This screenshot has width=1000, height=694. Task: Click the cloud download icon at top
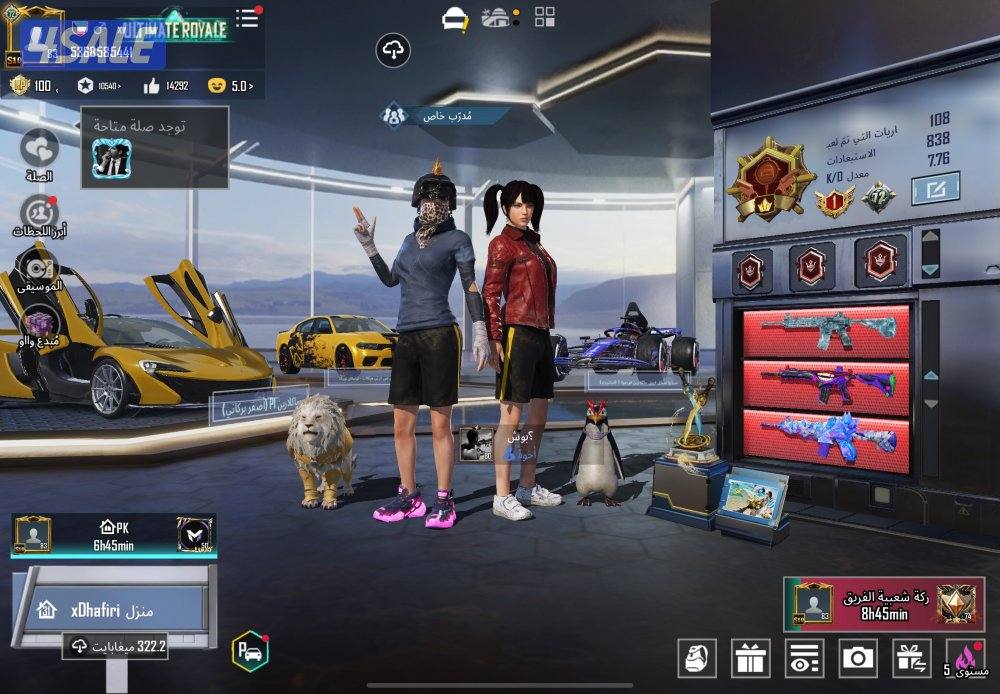[393, 49]
